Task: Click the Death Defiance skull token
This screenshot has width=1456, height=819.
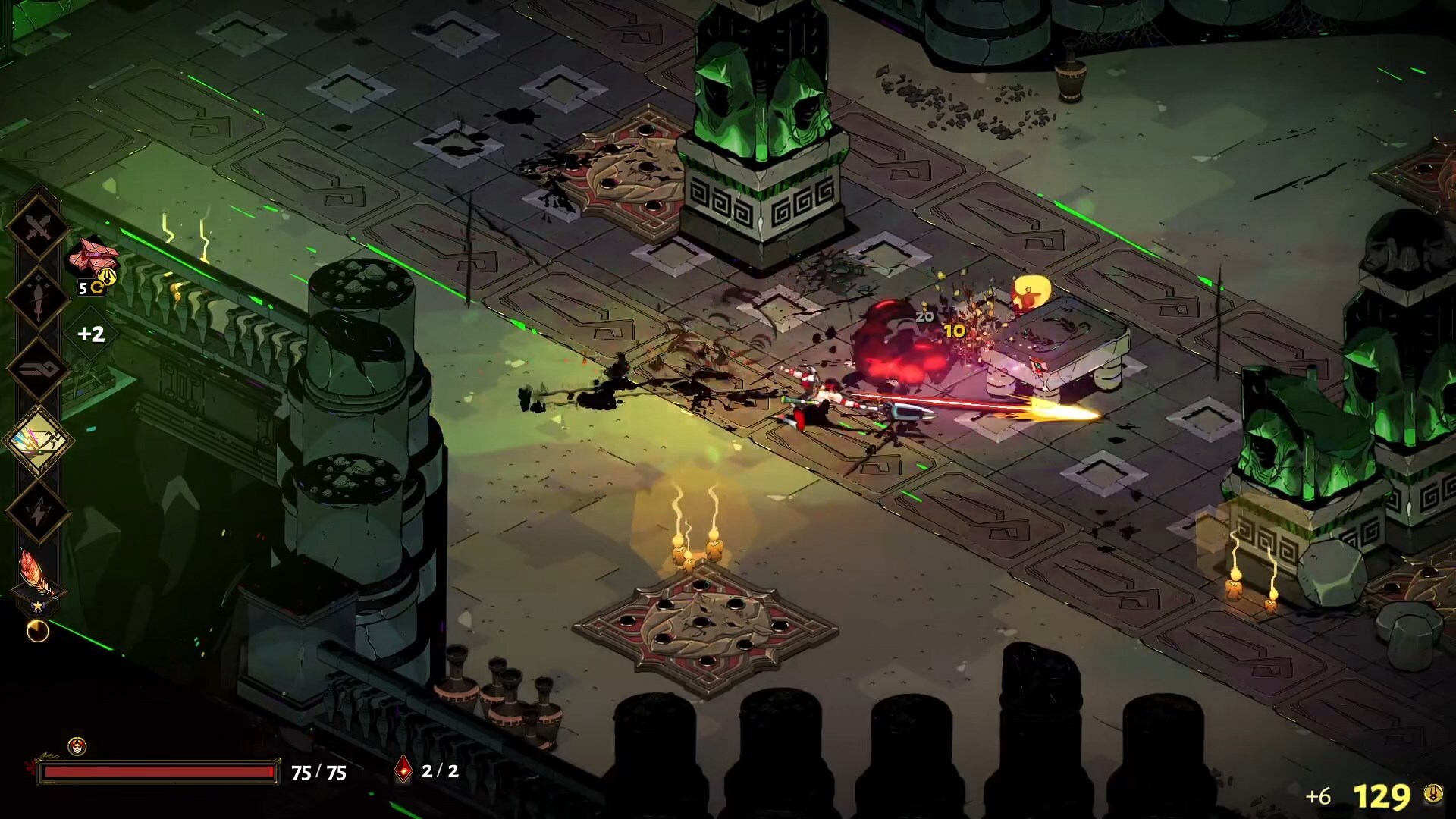Action: pyautogui.click(x=77, y=746)
